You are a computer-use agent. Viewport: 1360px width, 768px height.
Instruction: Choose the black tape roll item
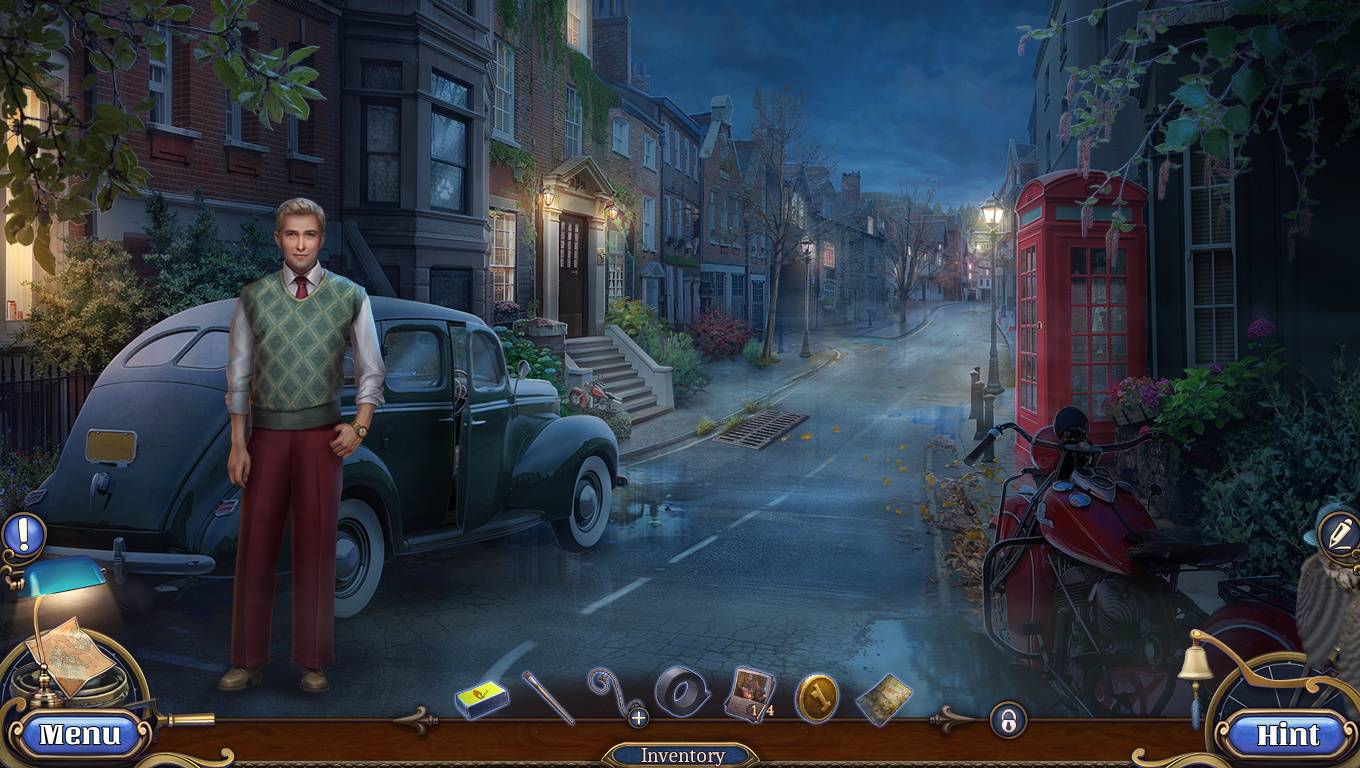[x=682, y=691]
